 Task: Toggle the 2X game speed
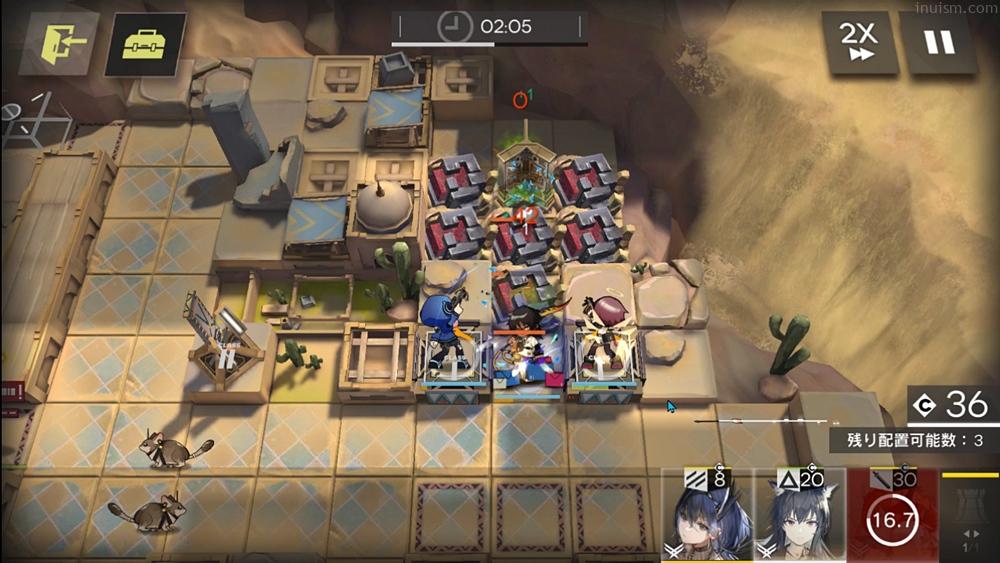coord(857,43)
